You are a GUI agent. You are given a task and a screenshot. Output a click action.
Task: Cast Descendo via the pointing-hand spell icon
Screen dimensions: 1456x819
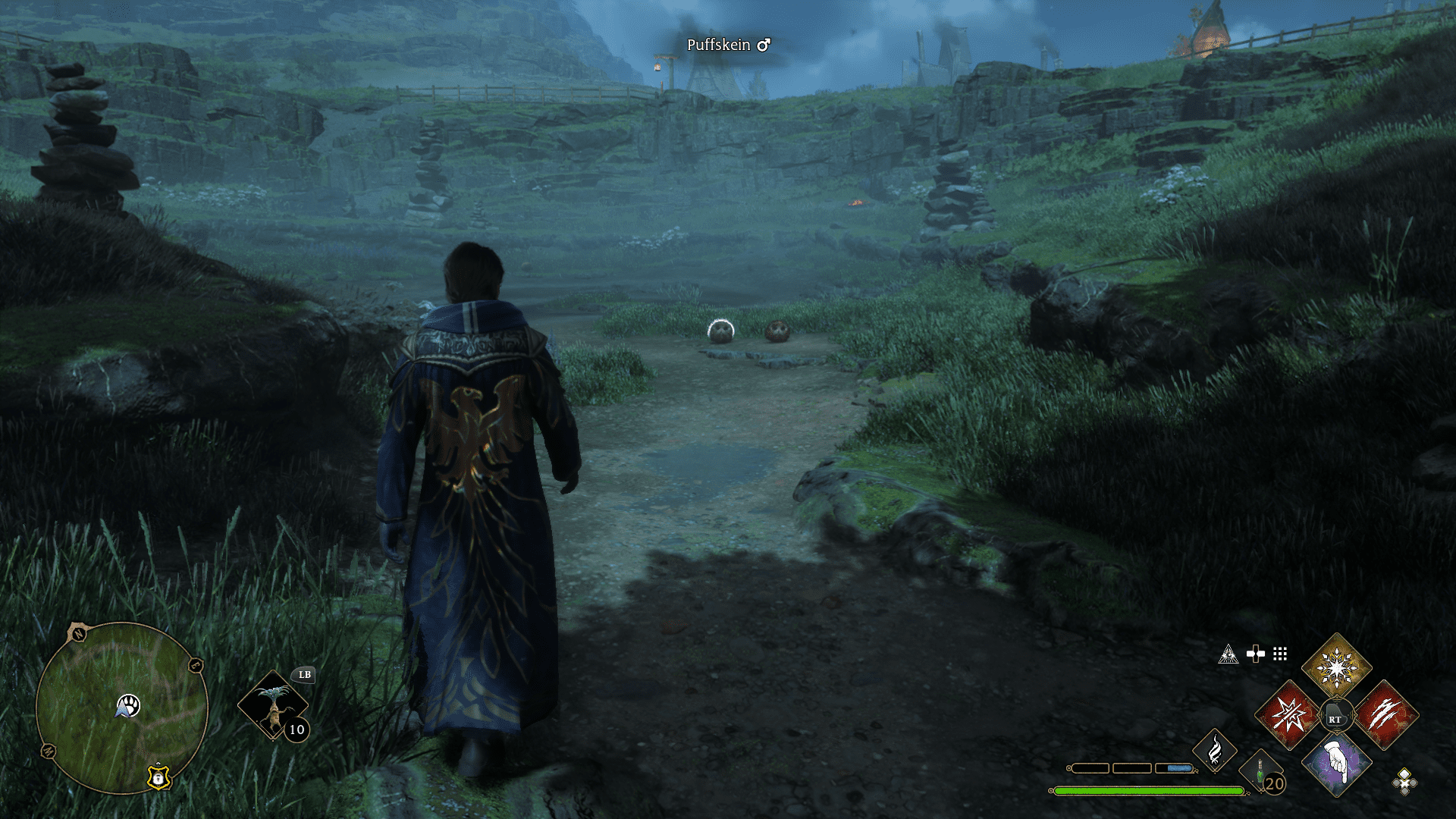click(1336, 764)
